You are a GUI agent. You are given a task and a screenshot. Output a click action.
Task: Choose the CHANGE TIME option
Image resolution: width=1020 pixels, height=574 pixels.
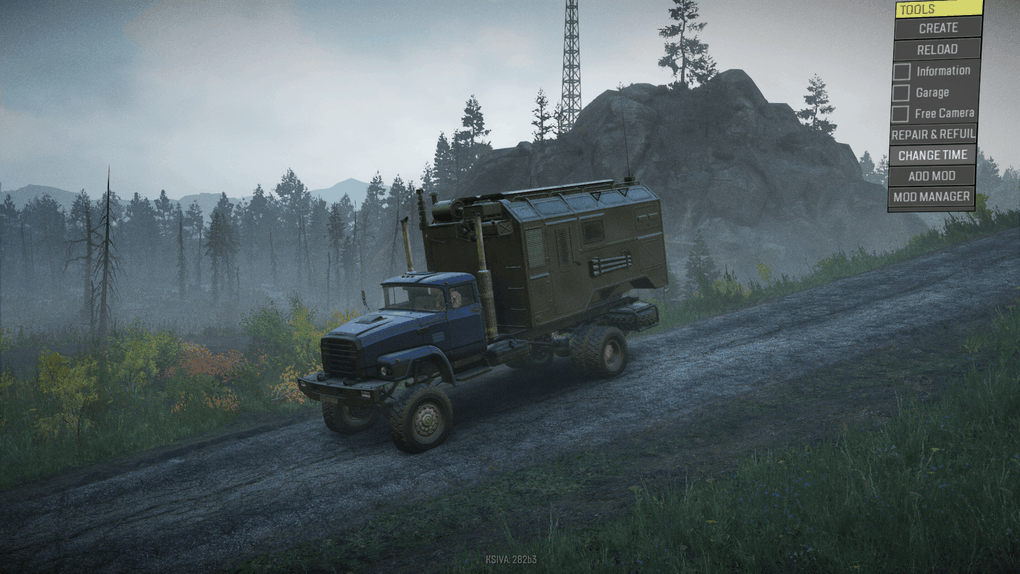tap(932, 156)
